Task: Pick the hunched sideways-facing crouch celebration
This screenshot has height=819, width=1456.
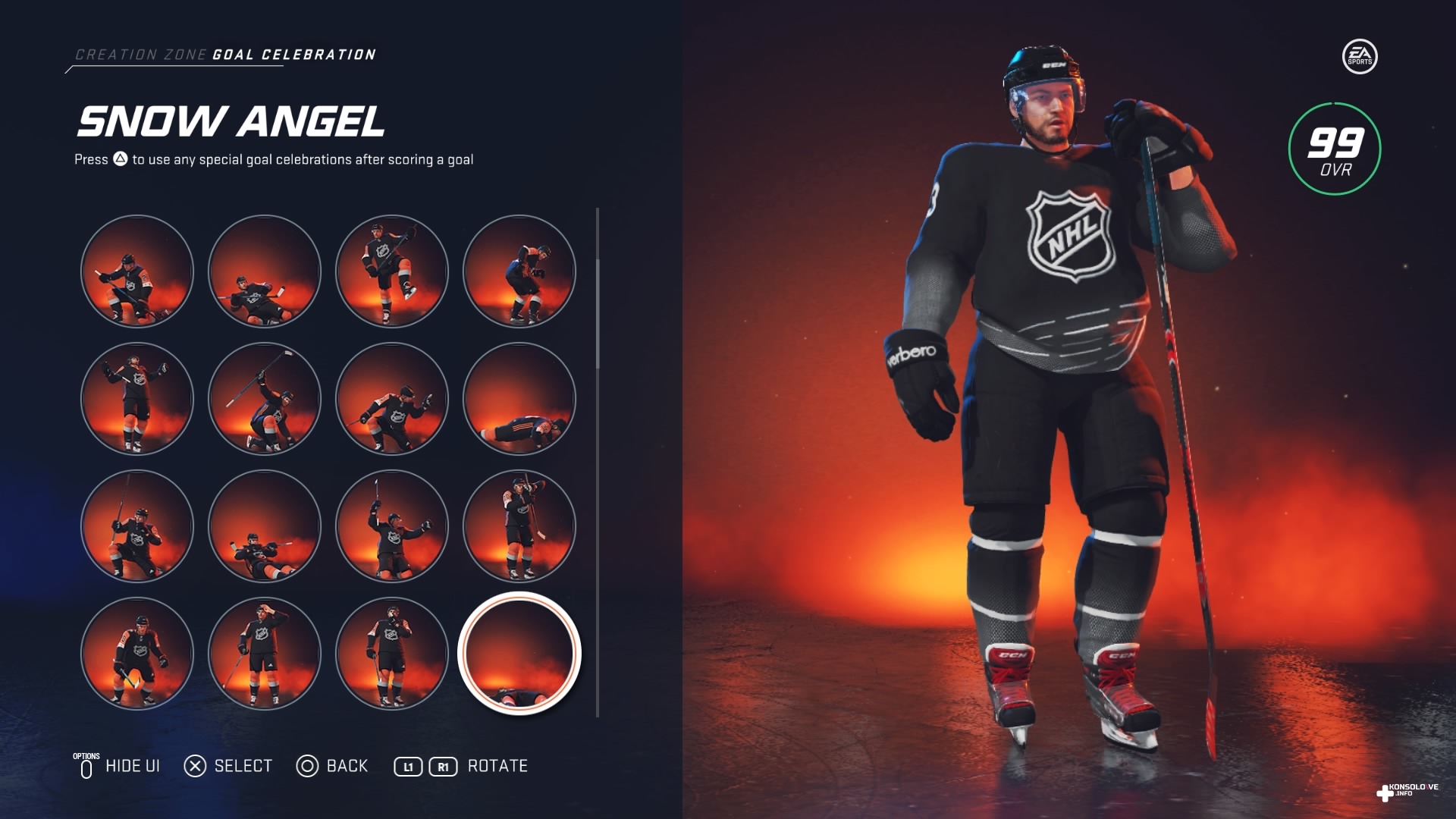Action: [519, 271]
